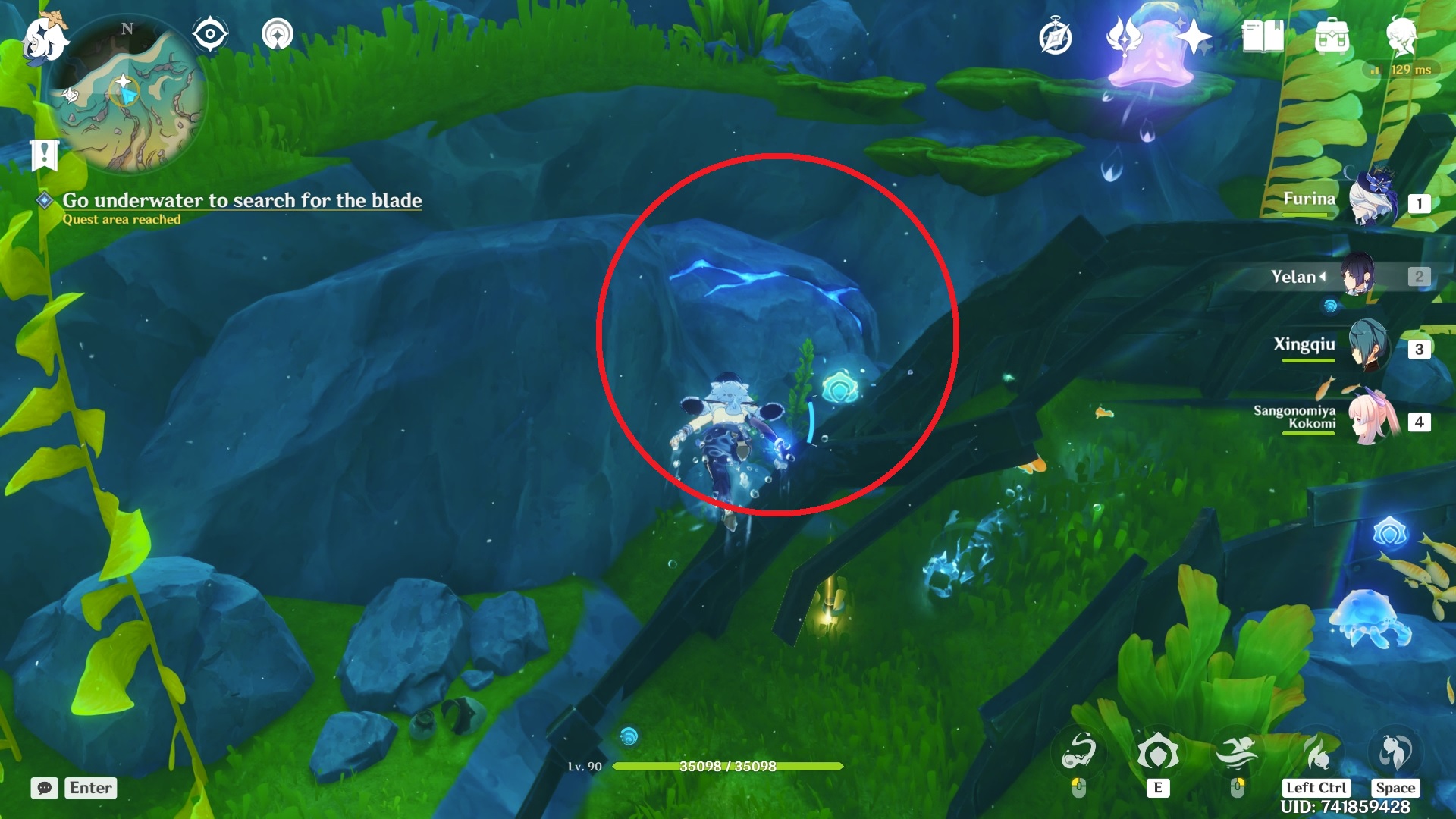The height and width of the screenshot is (819, 1456).
Task: Open the Inventory backpack icon
Action: point(1332,37)
